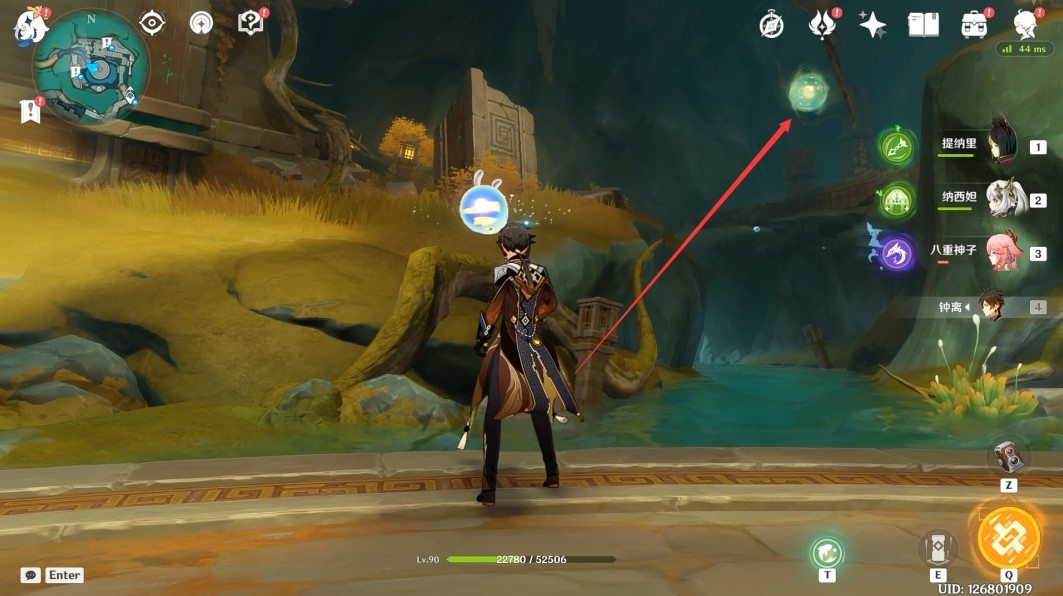Open the Wish star icon
This screenshot has height=596, width=1063.
[x=872, y=26]
